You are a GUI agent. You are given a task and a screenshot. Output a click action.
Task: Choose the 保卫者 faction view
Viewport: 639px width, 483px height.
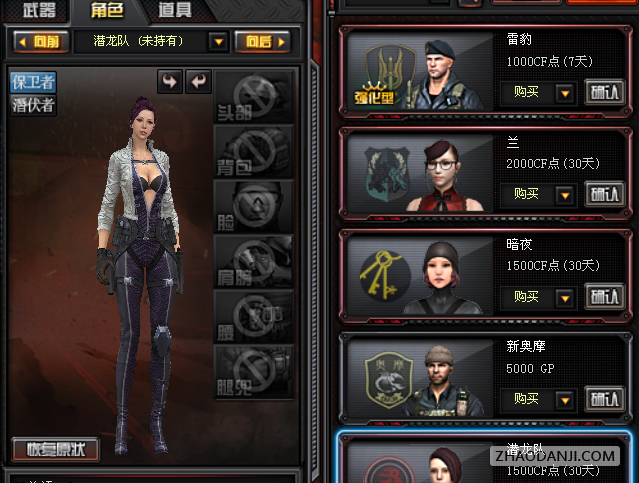32,83
